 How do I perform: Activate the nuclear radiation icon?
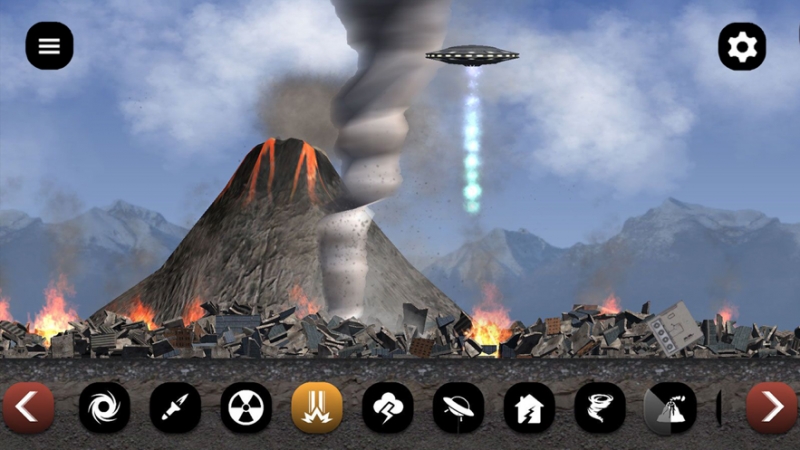(246, 408)
